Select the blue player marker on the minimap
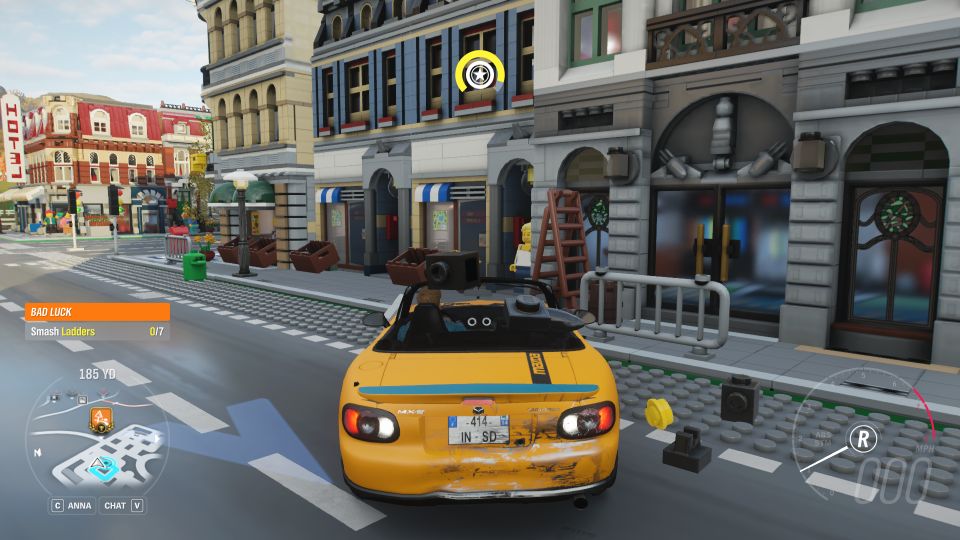 click(x=100, y=465)
